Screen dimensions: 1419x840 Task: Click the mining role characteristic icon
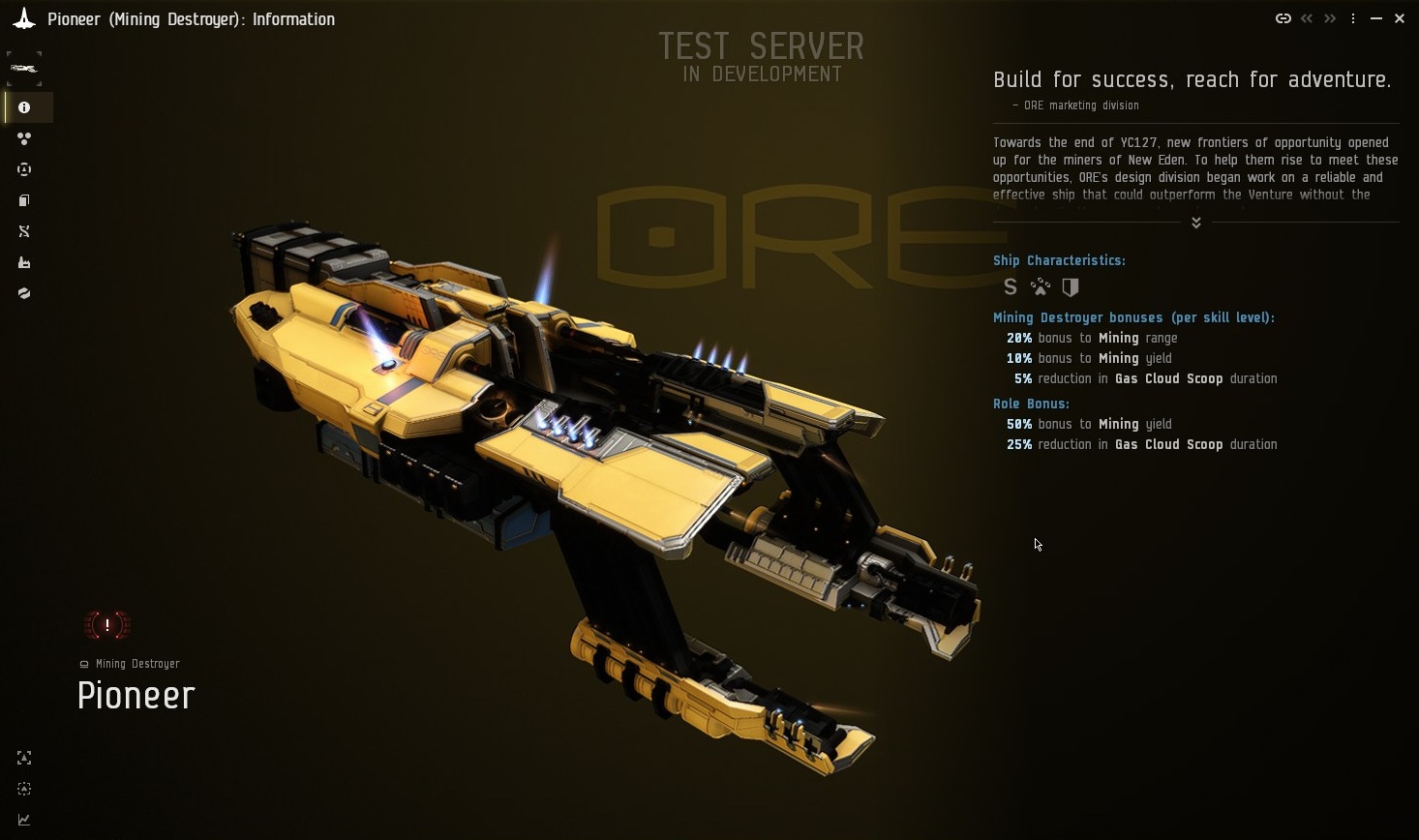(x=1040, y=286)
